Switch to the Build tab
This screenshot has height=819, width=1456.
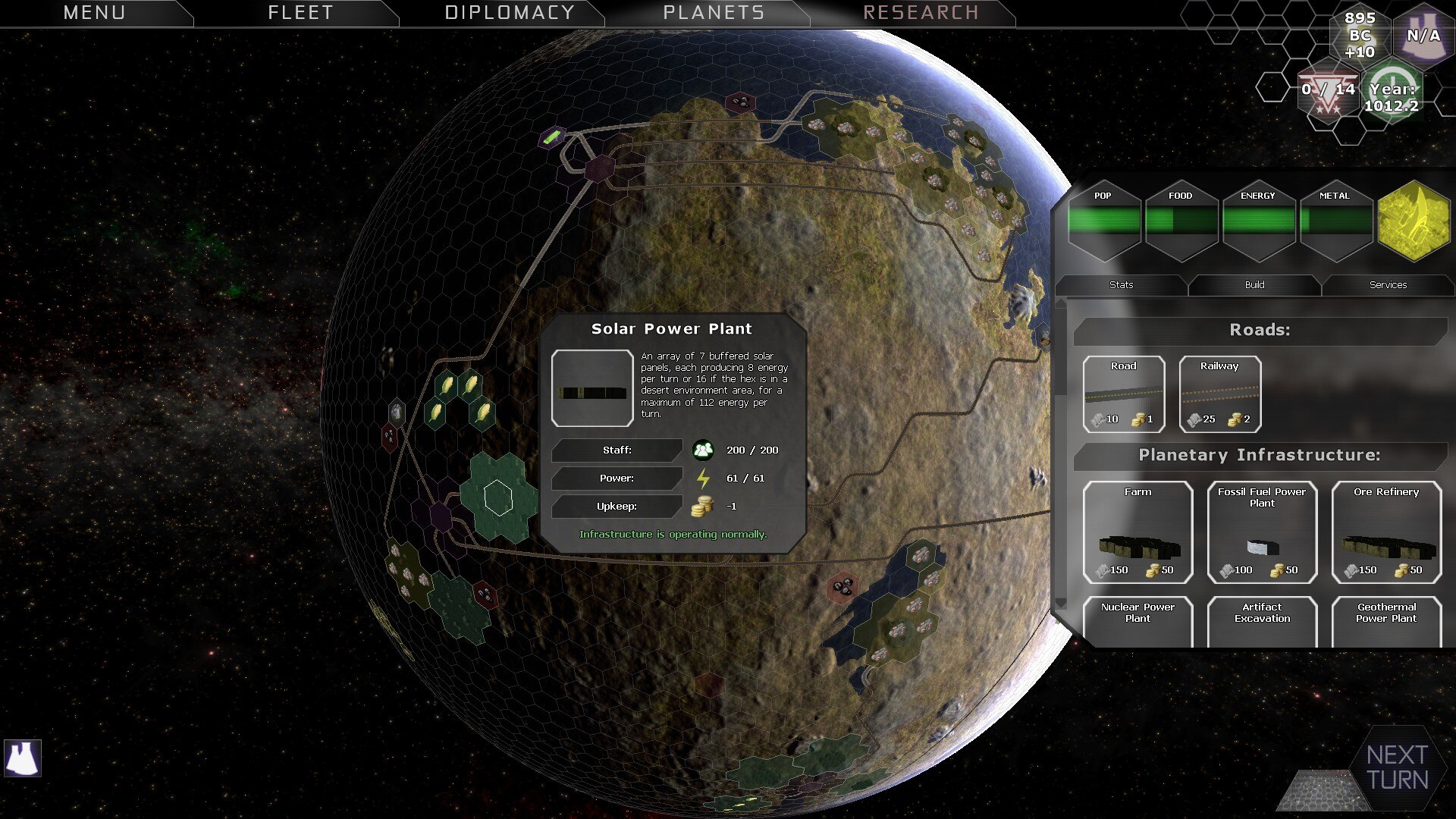click(x=1254, y=285)
